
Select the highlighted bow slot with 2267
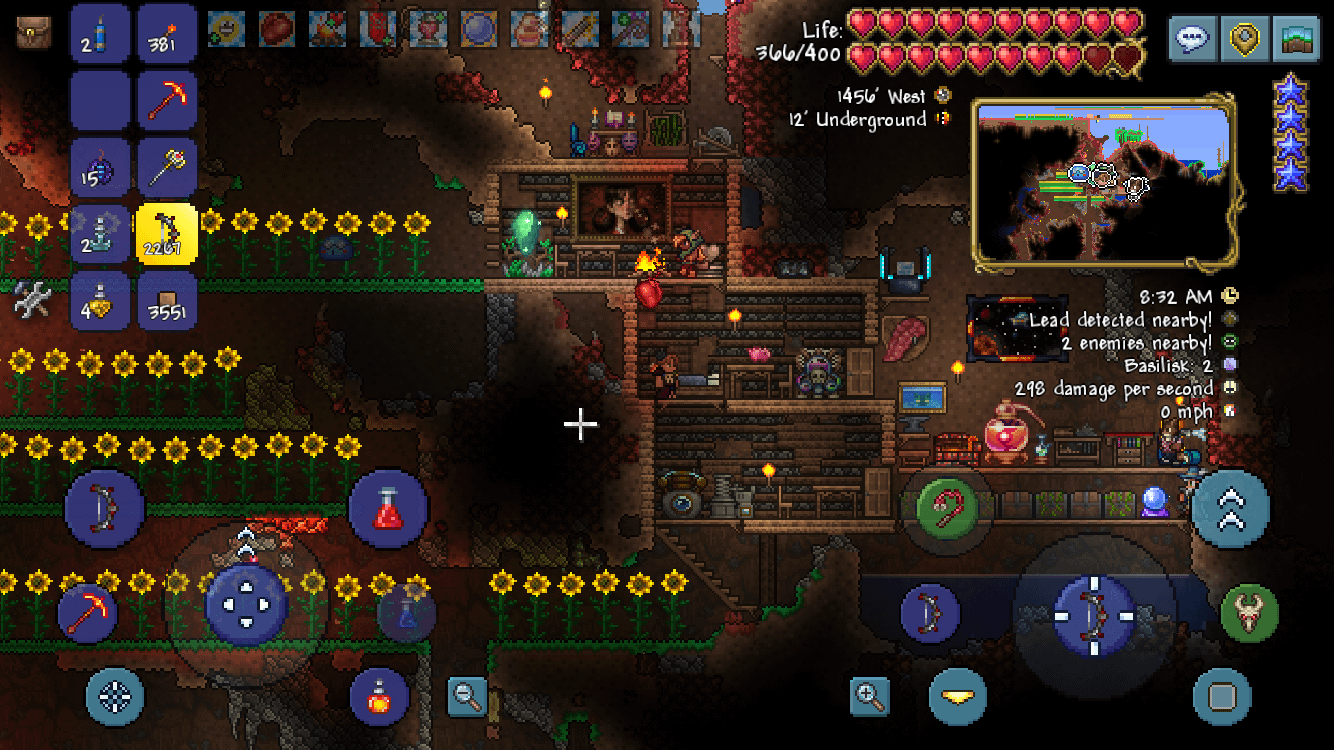(167, 234)
